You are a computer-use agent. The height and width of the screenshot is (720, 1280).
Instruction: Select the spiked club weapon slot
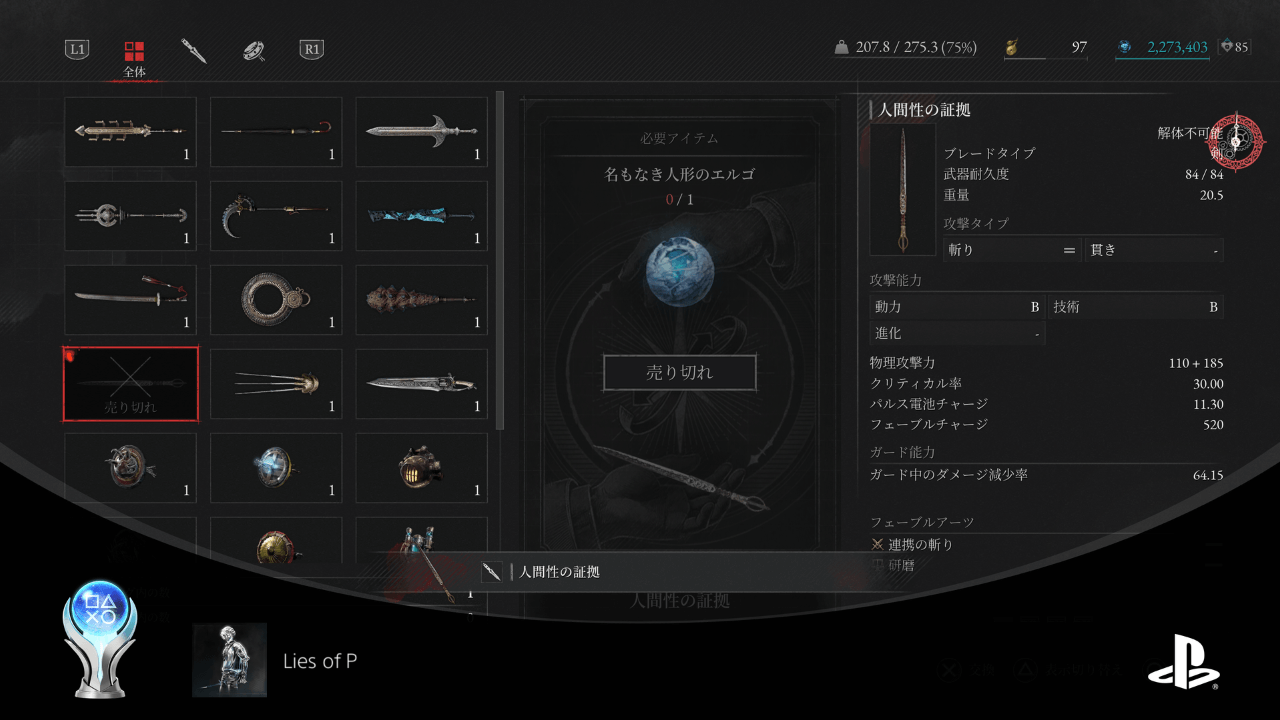421,299
